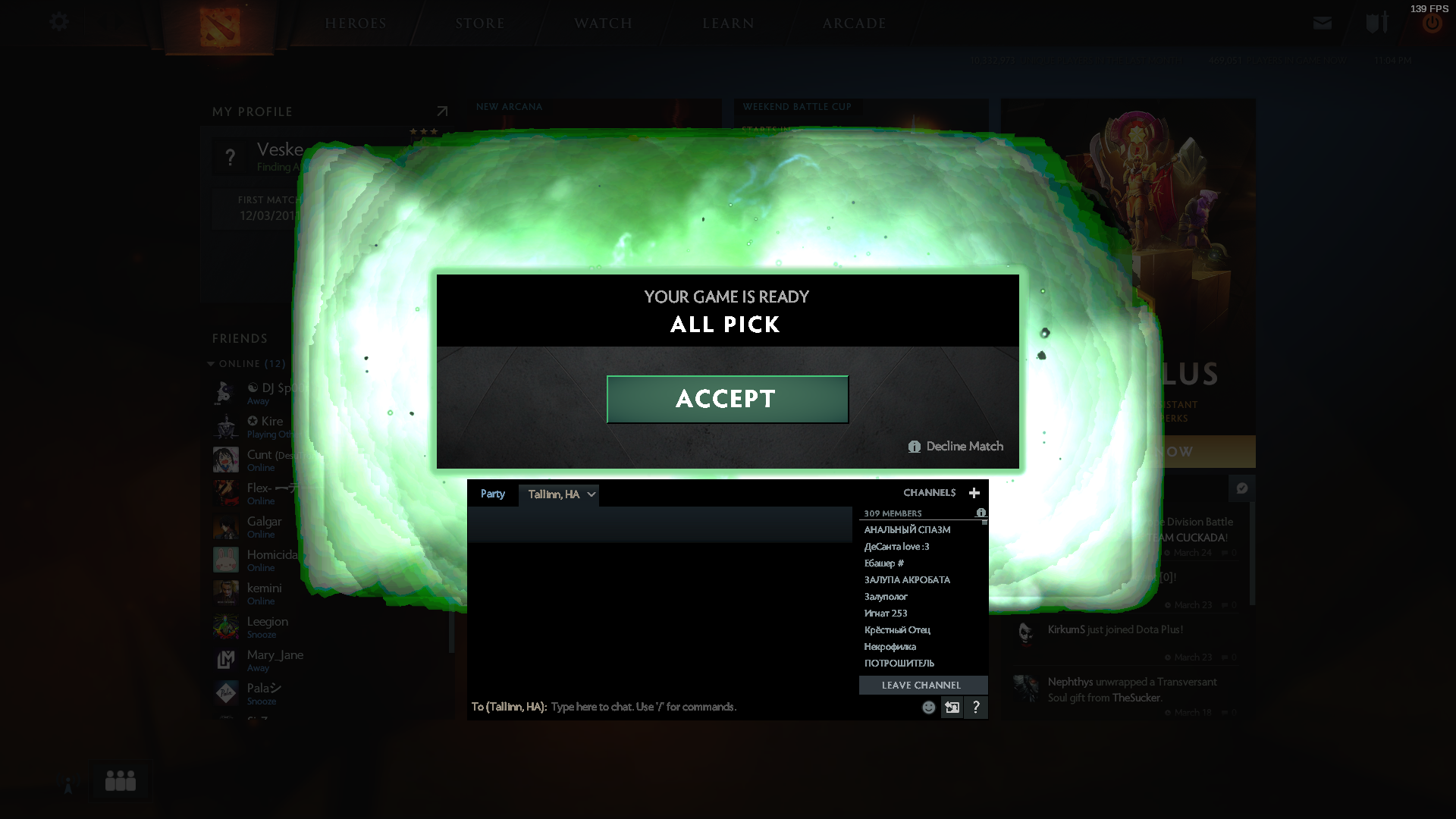Open the Heroes menu
1456x819 pixels.
(356, 24)
